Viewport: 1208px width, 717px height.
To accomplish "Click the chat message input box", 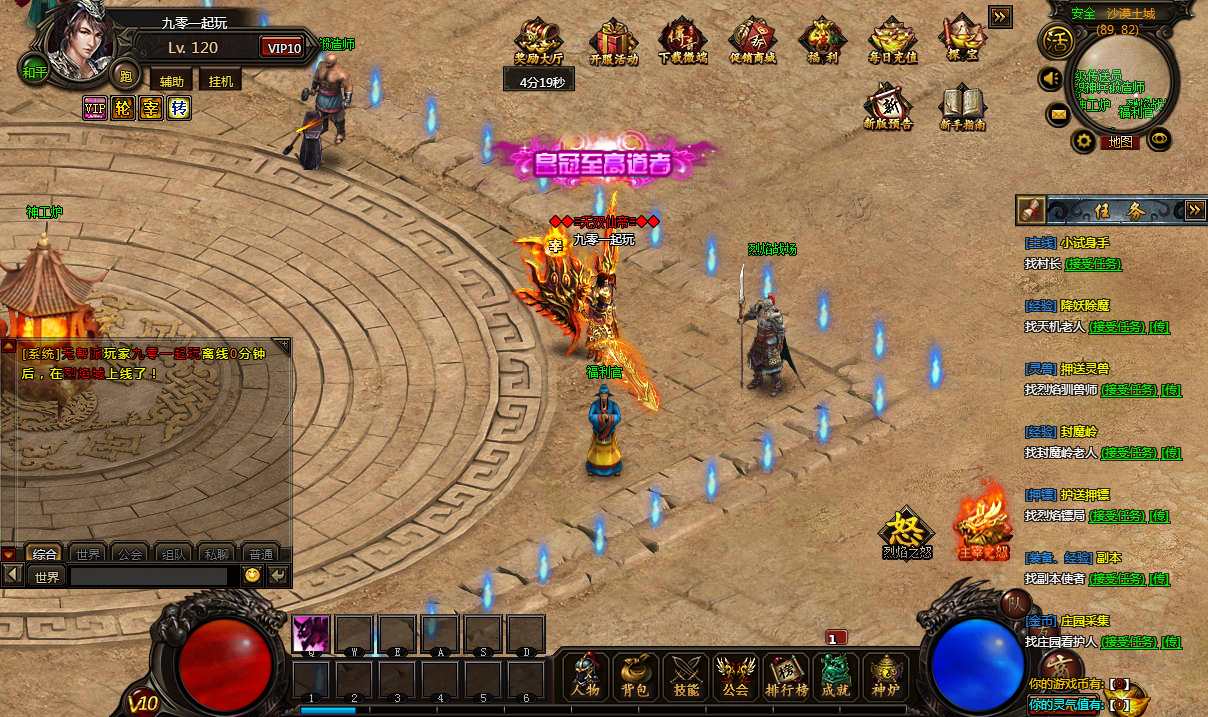I will click(x=148, y=576).
